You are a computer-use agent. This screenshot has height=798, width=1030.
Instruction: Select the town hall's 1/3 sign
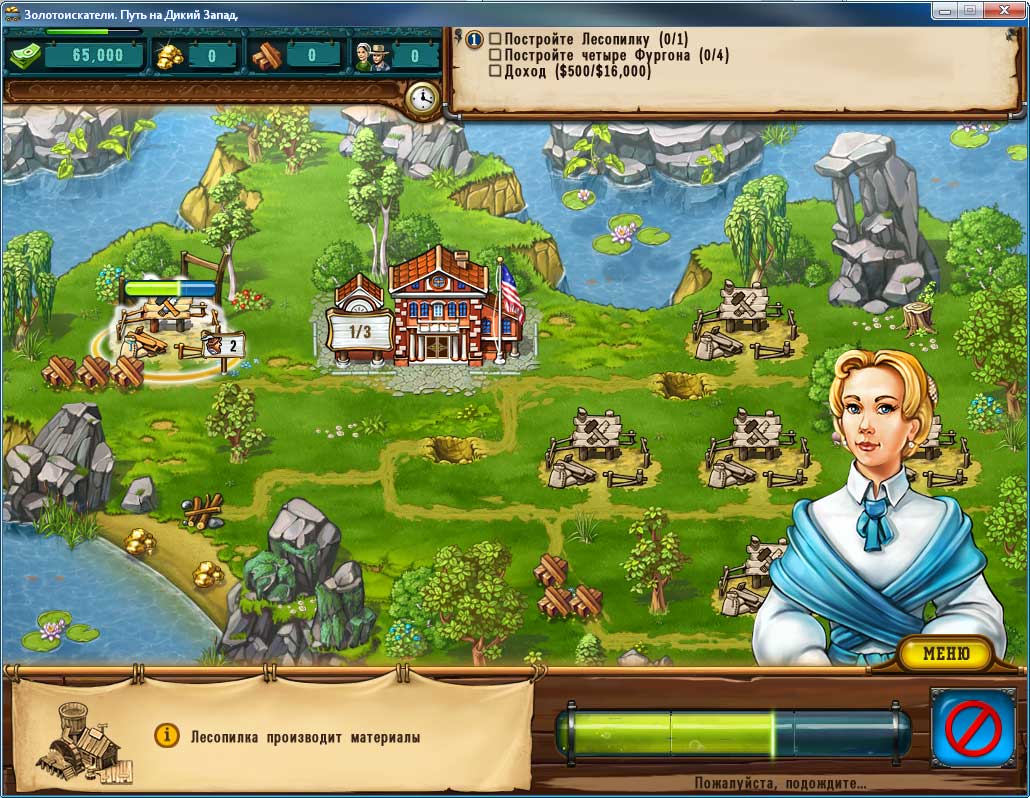point(357,329)
